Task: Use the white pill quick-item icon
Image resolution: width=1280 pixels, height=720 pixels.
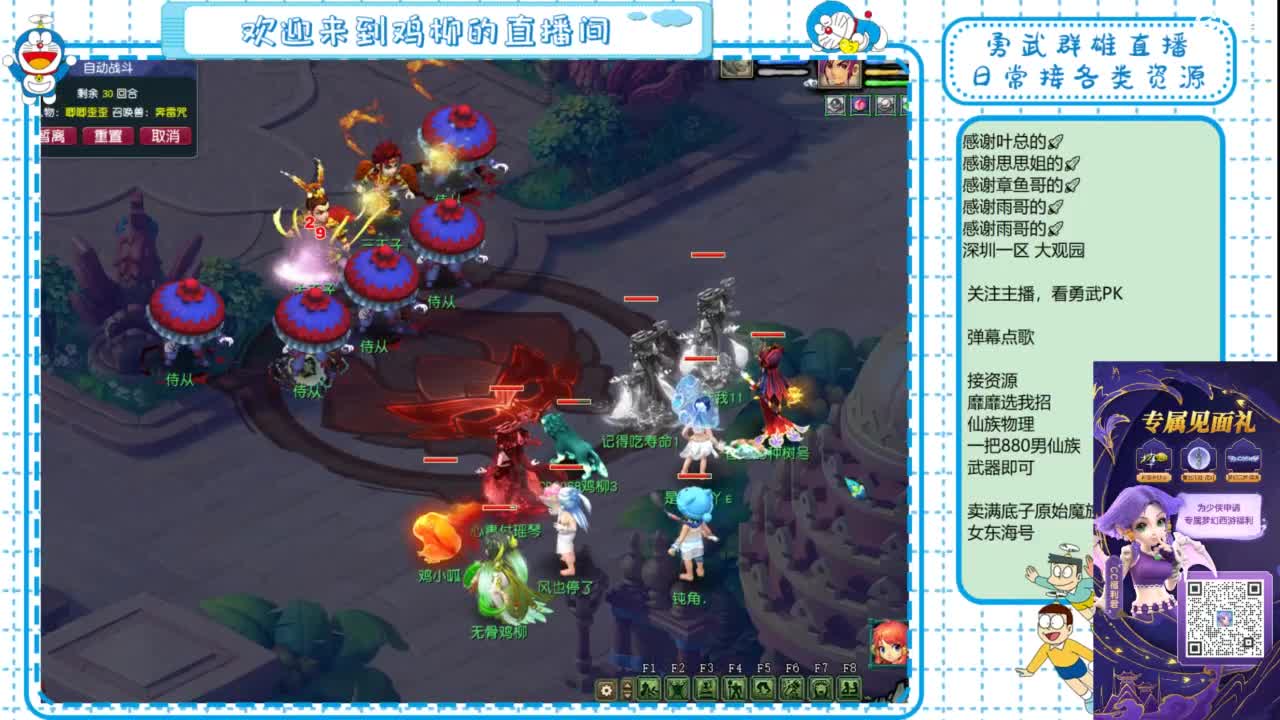Action: point(884,104)
